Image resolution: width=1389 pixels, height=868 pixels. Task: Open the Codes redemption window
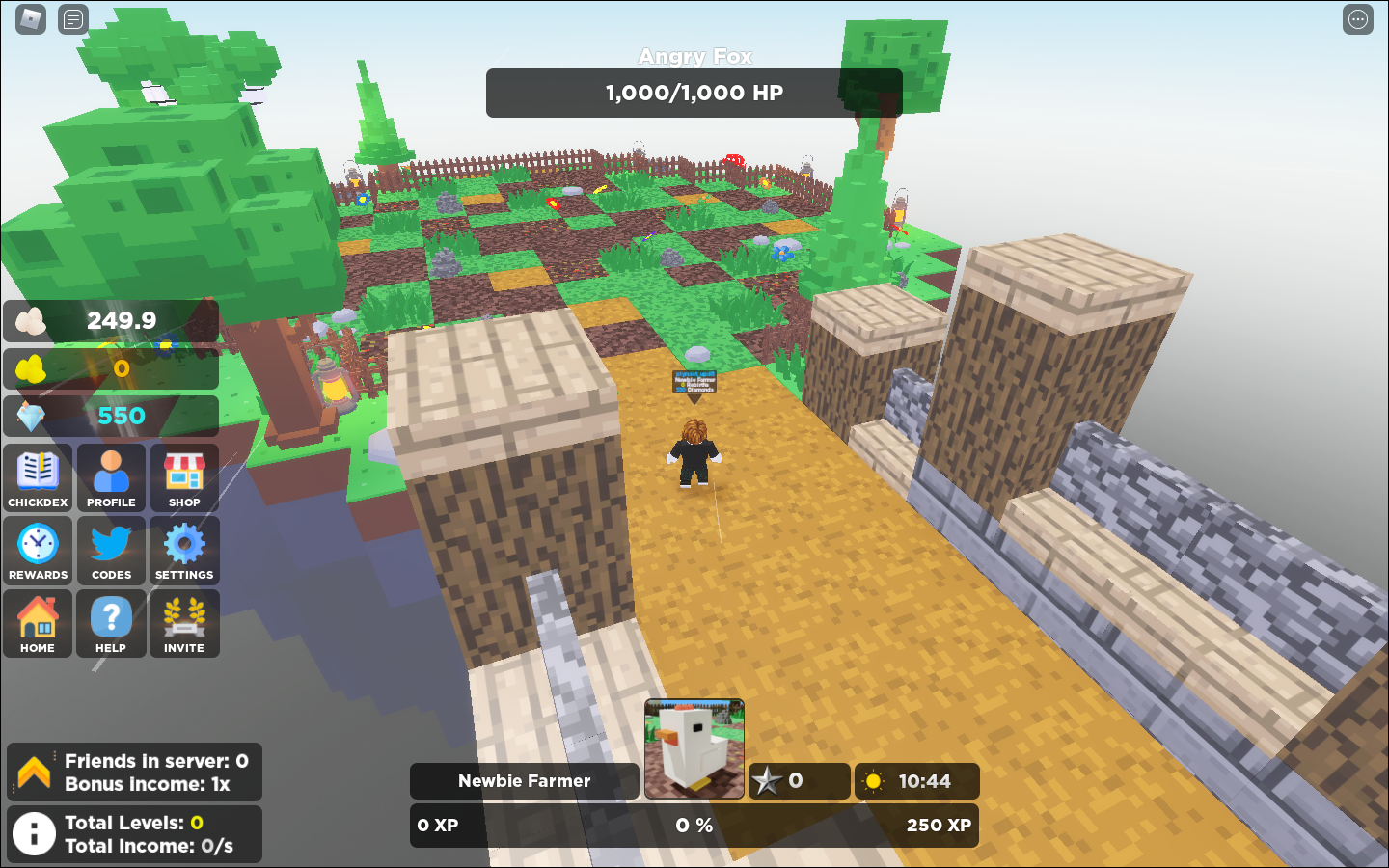tap(111, 551)
